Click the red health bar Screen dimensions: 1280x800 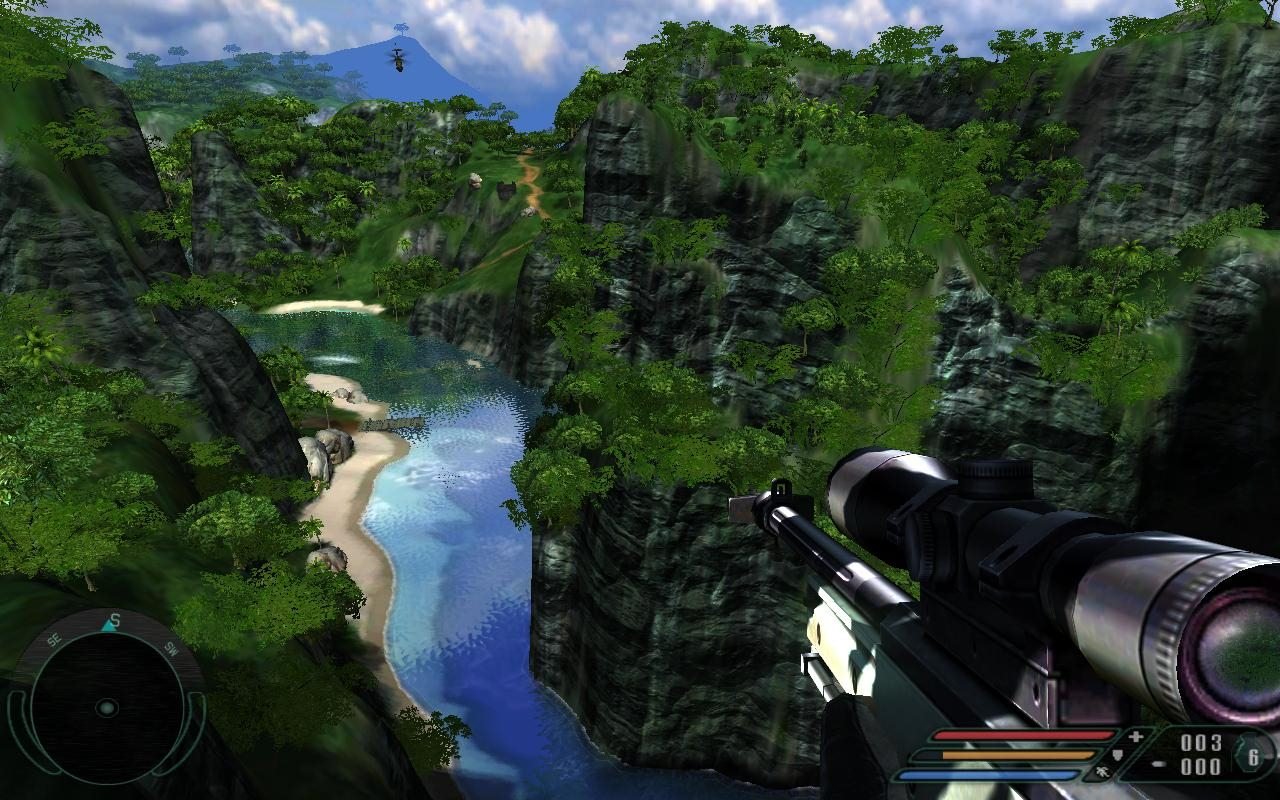(1026, 735)
